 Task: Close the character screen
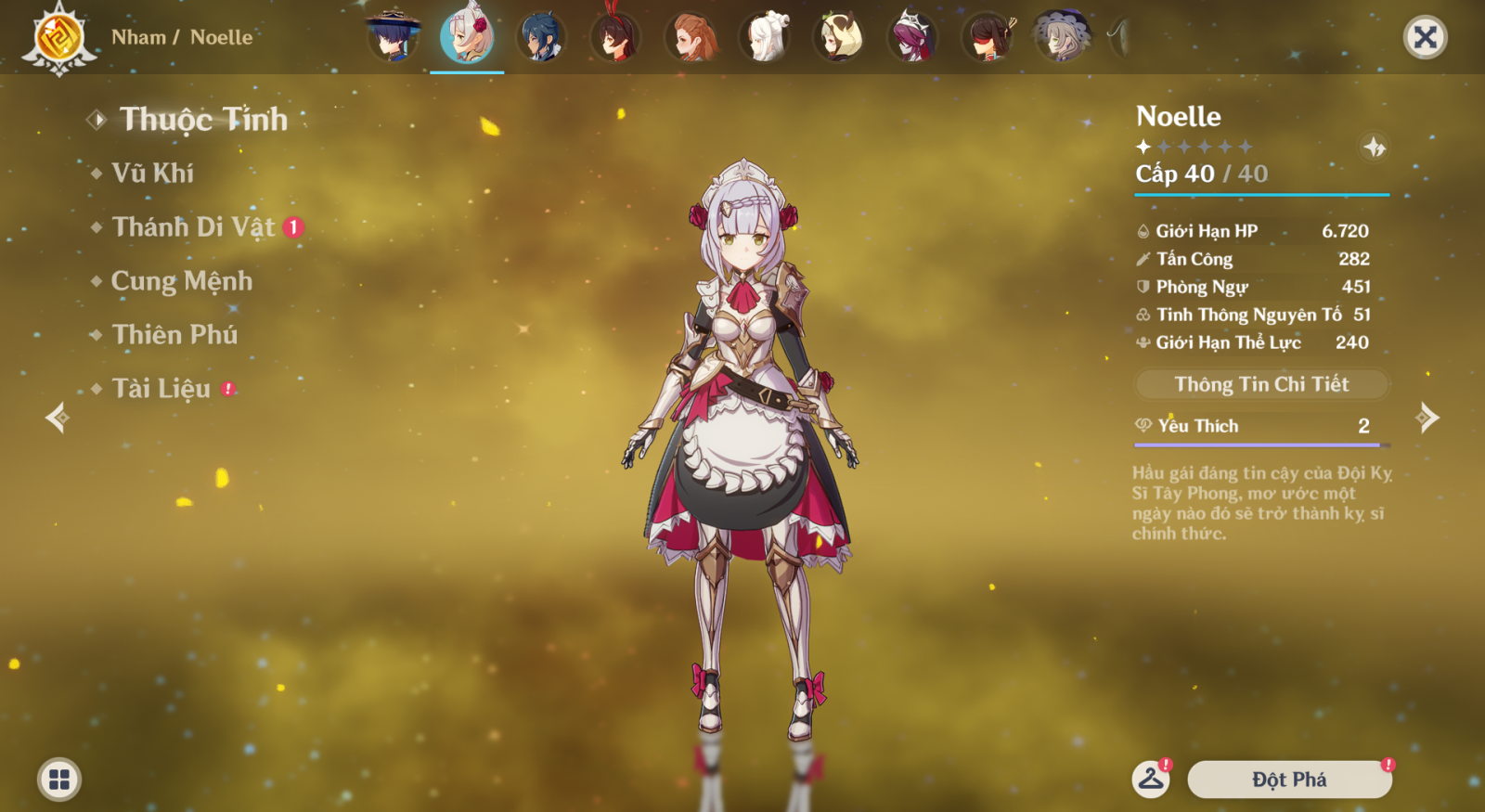[x=1425, y=38]
